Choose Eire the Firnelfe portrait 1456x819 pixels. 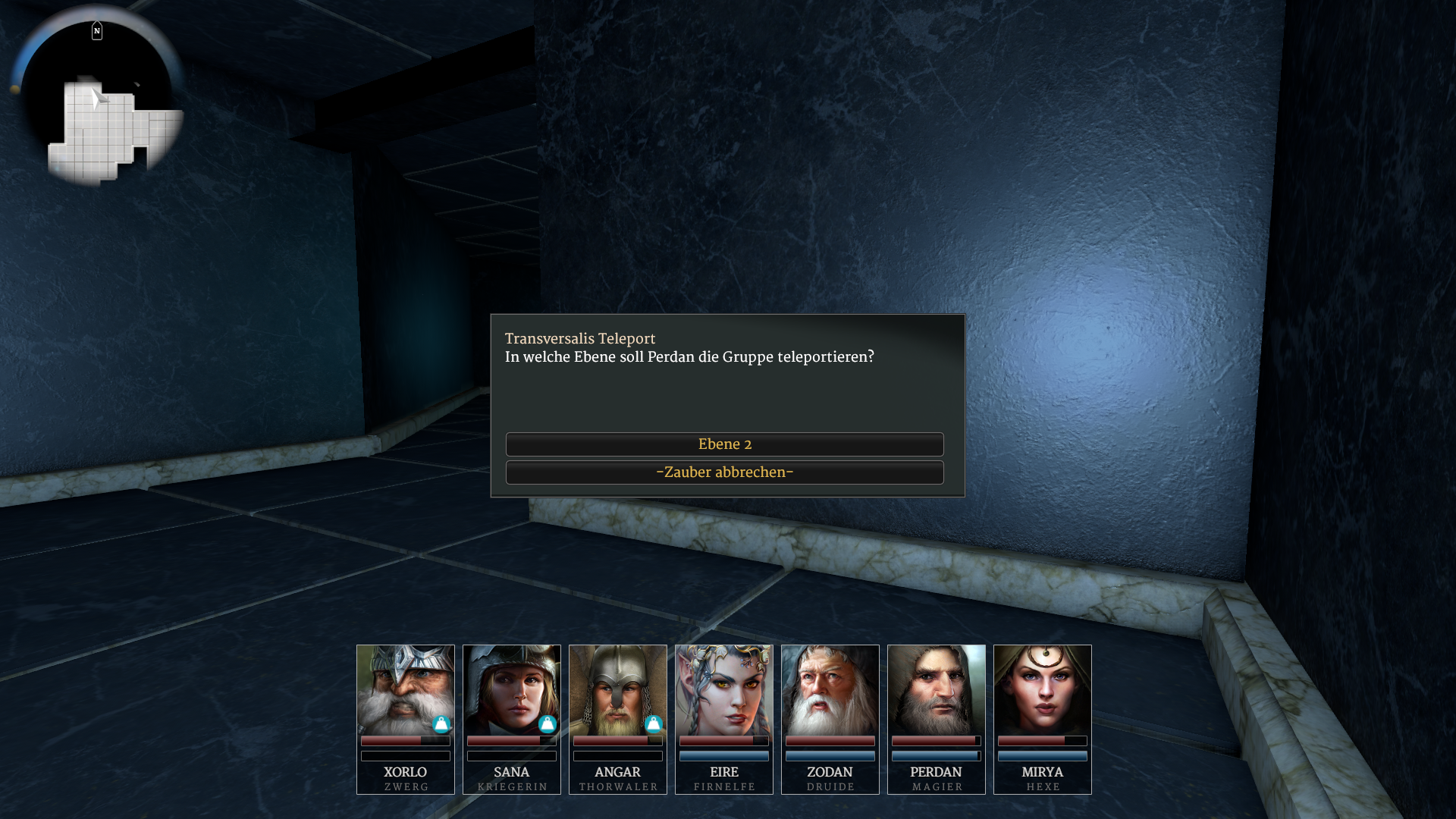pyautogui.click(x=723, y=690)
